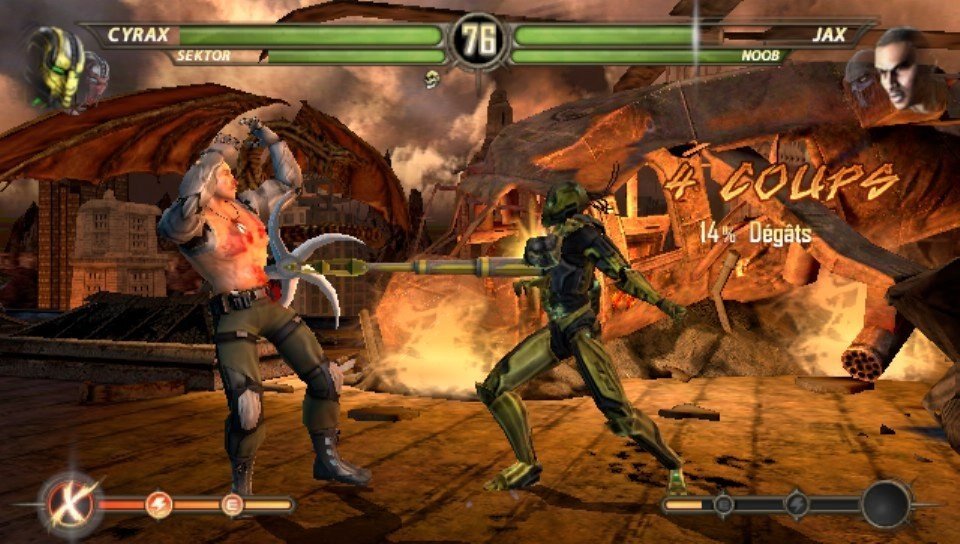Viewport: 960px width, 544px height.
Task: Choose Sektor's tag partner portrait
Action: (95, 72)
